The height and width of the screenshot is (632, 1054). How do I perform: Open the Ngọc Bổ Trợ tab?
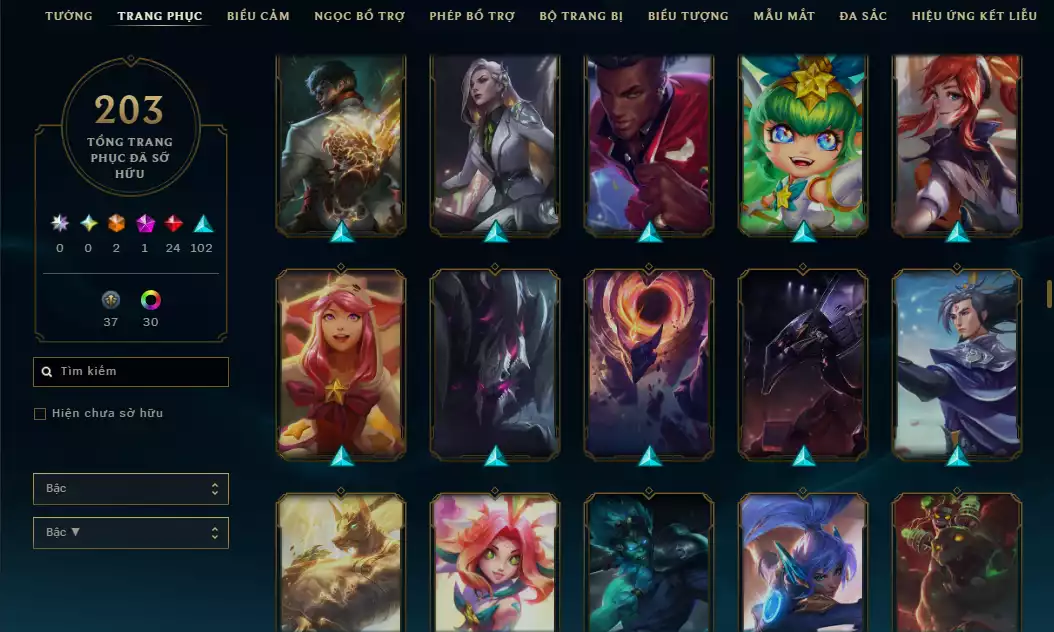(359, 16)
